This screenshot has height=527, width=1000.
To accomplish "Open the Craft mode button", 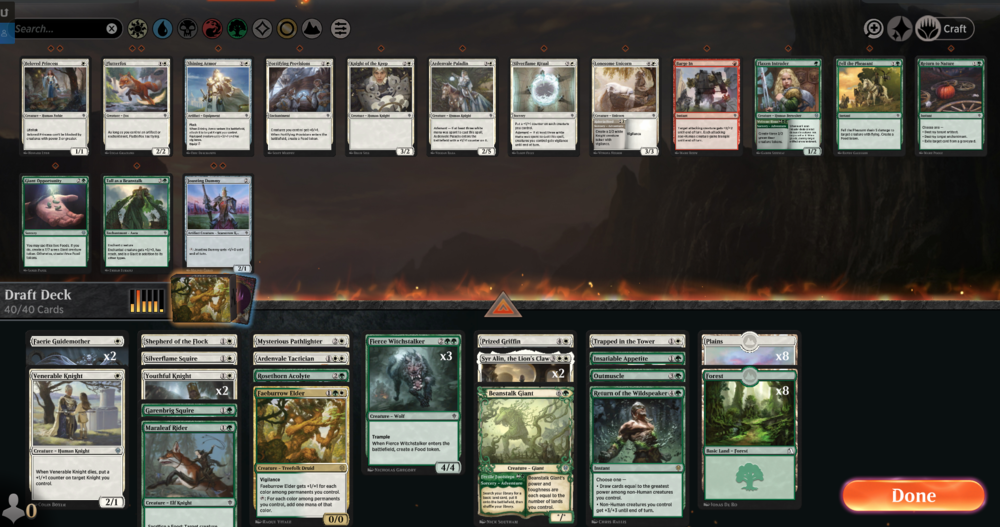I will pos(945,29).
